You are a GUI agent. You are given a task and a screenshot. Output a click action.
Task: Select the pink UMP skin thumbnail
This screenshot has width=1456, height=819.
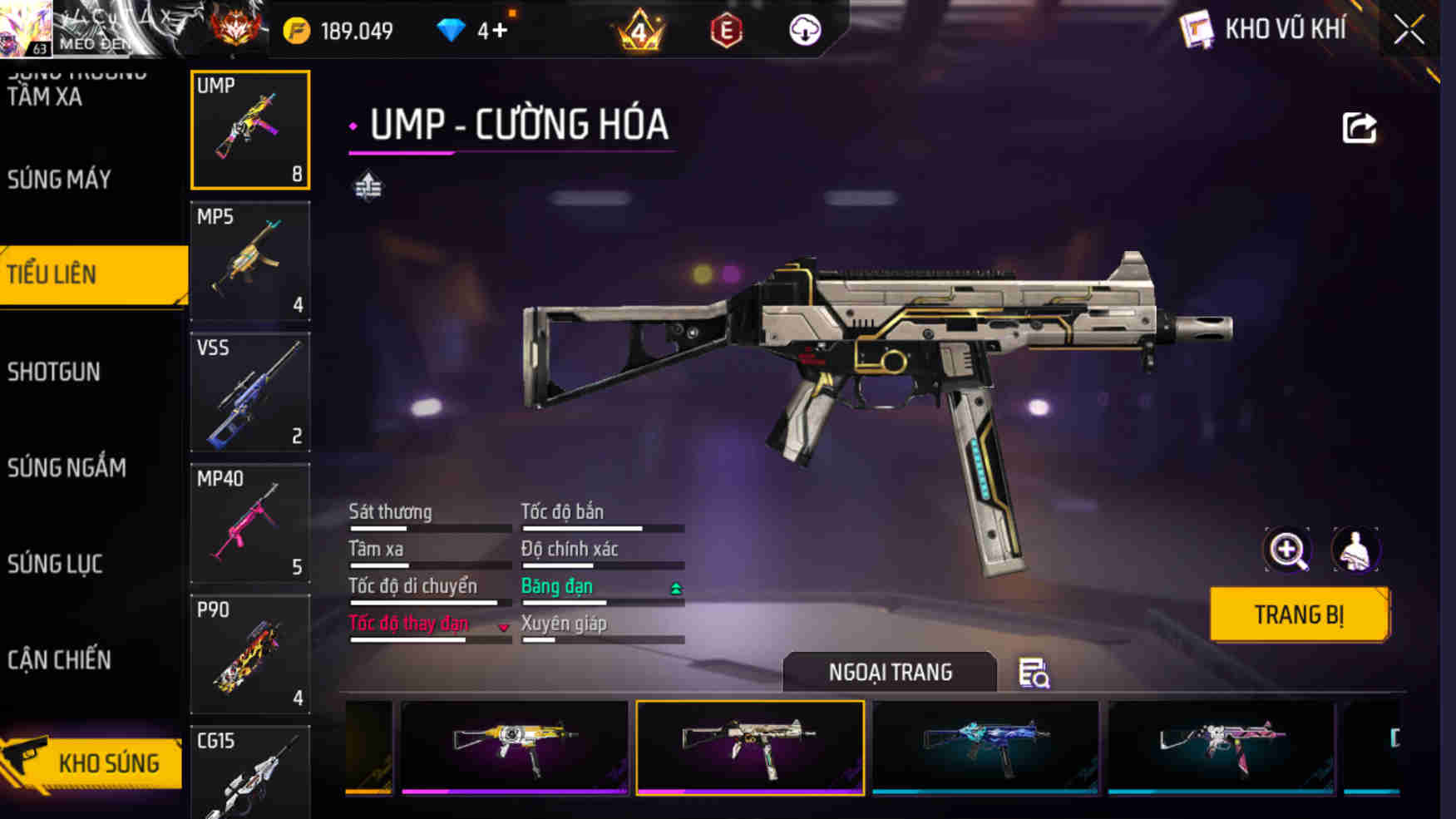coord(1221,747)
